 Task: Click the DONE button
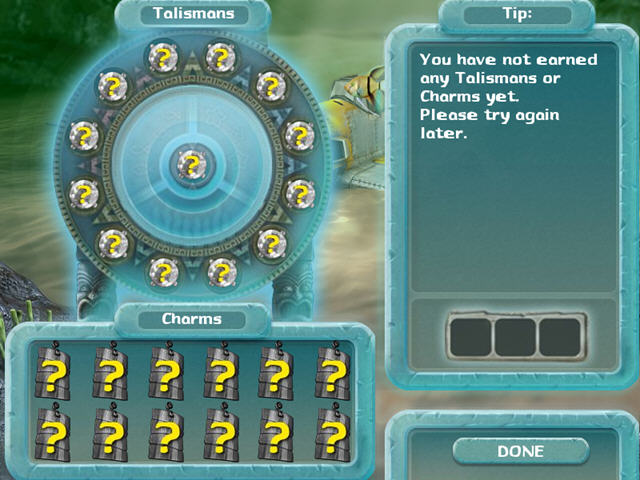[x=520, y=451]
